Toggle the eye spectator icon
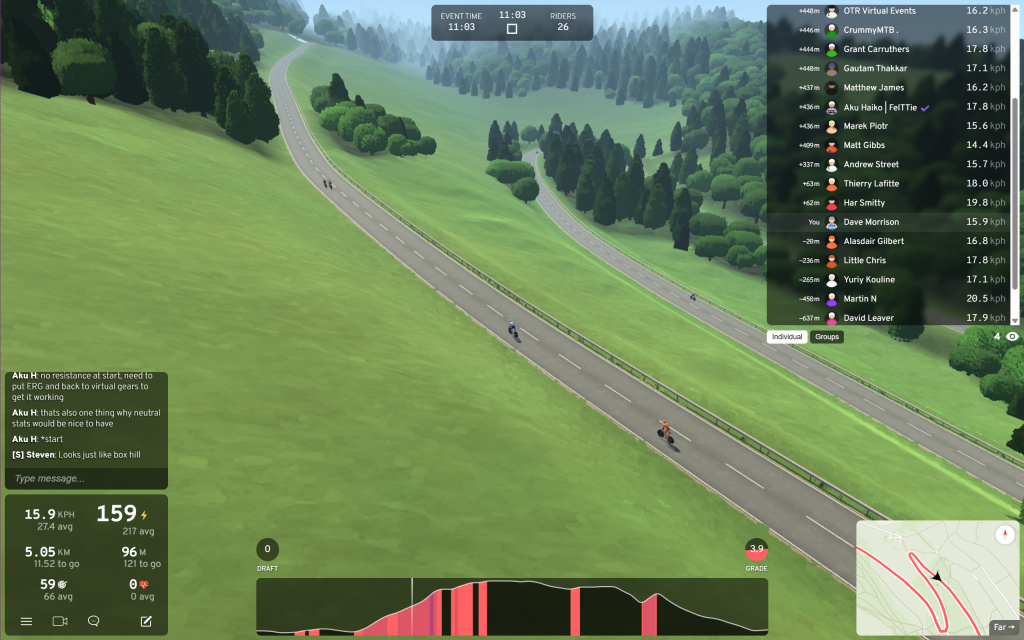1024x640 pixels. pyautogui.click(x=1012, y=337)
